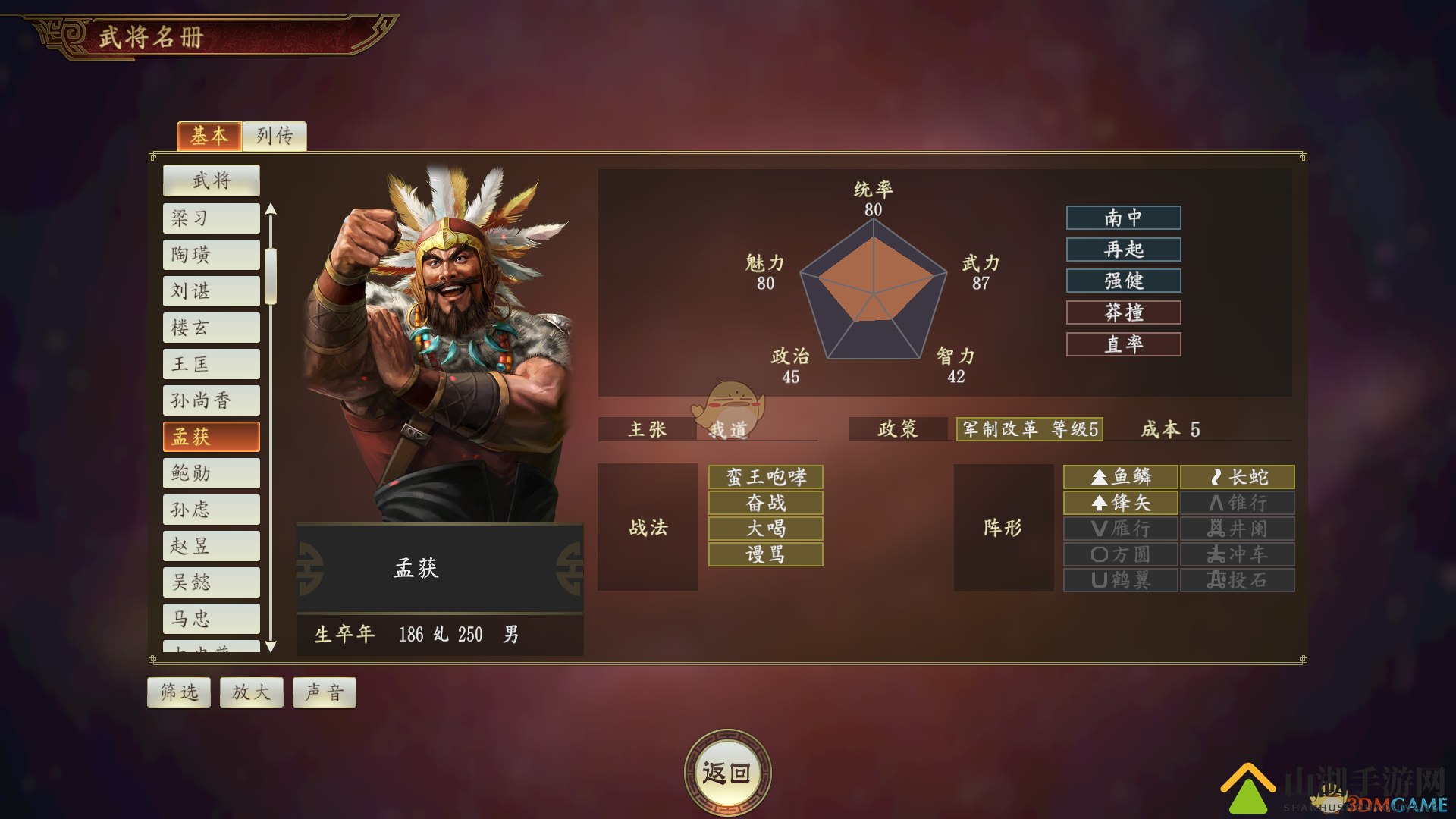Click the 锥行 formation icon
Image resolution: width=1456 pixels, height=819 pixels.
pos(1237,503)
